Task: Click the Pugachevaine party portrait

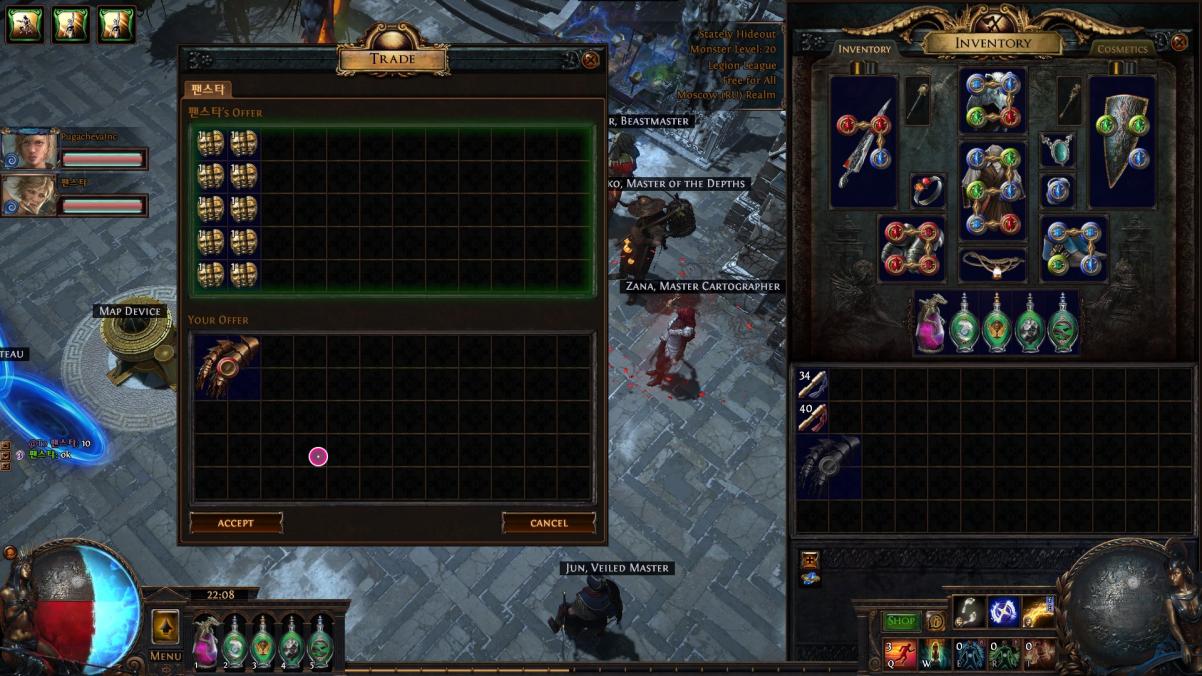Action: click(x=29, y=150)
